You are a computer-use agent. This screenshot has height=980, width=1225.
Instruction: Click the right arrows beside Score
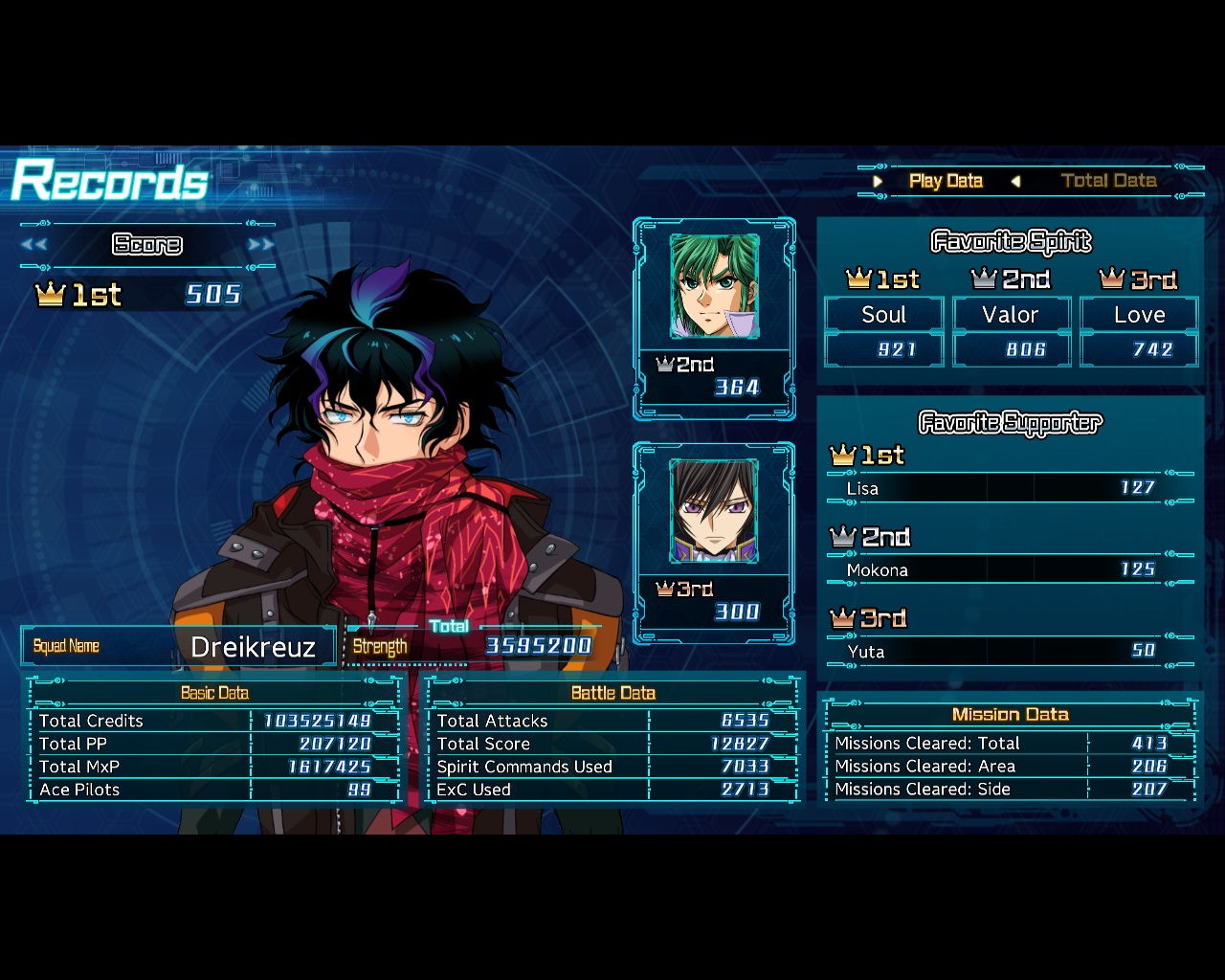point(260,244)
